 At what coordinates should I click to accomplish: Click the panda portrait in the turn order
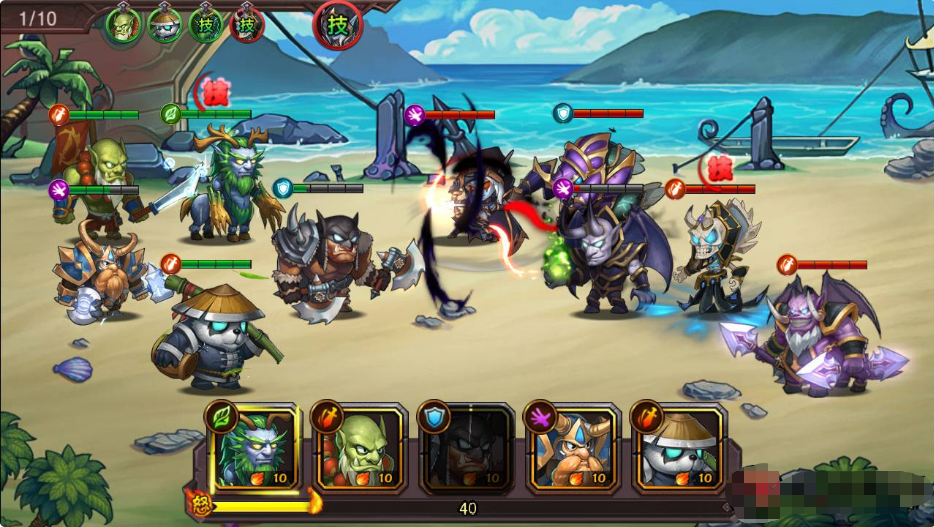tap(165, 24)
